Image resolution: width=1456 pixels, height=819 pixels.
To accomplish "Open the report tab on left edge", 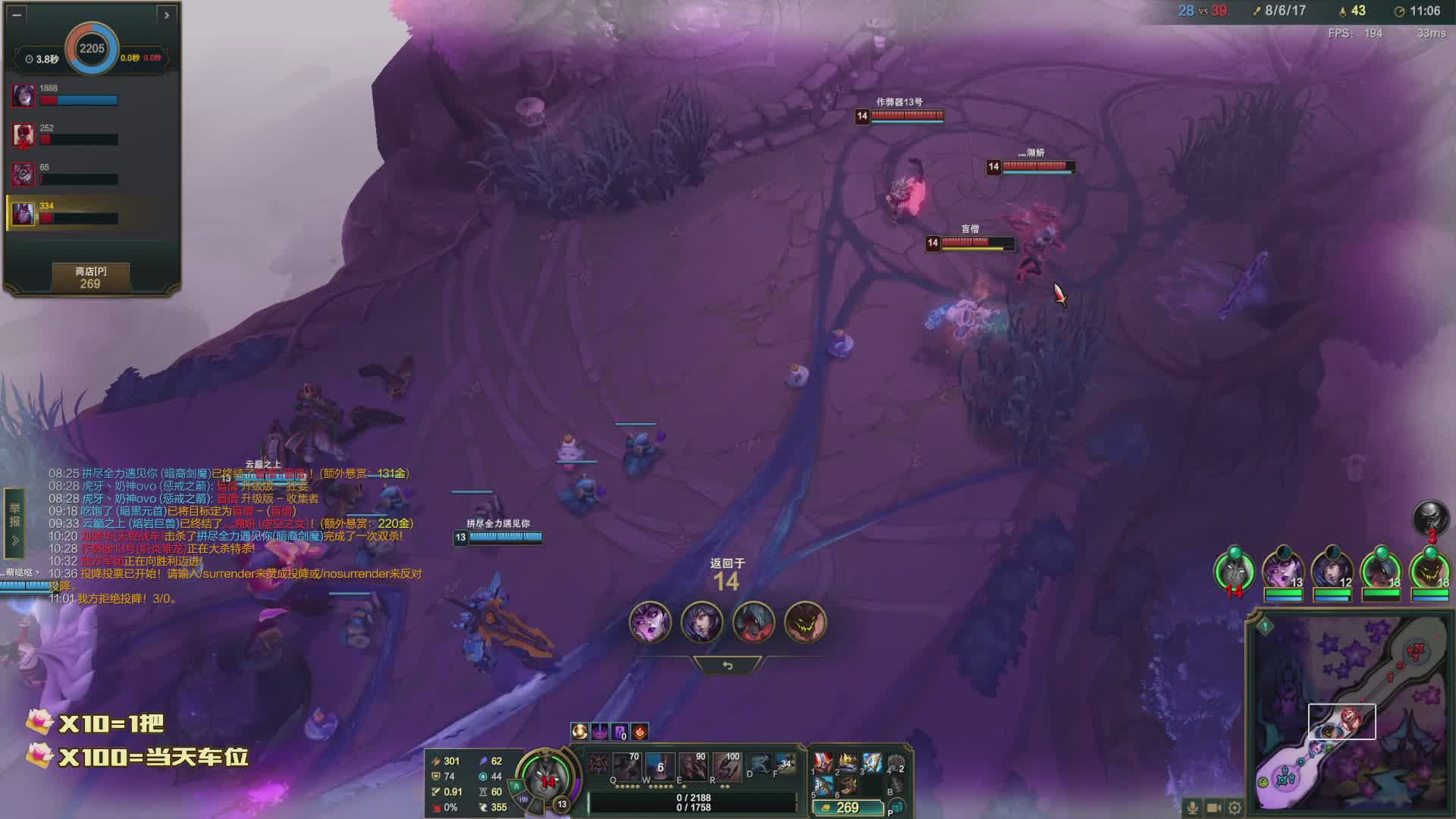I will (14, 516).
